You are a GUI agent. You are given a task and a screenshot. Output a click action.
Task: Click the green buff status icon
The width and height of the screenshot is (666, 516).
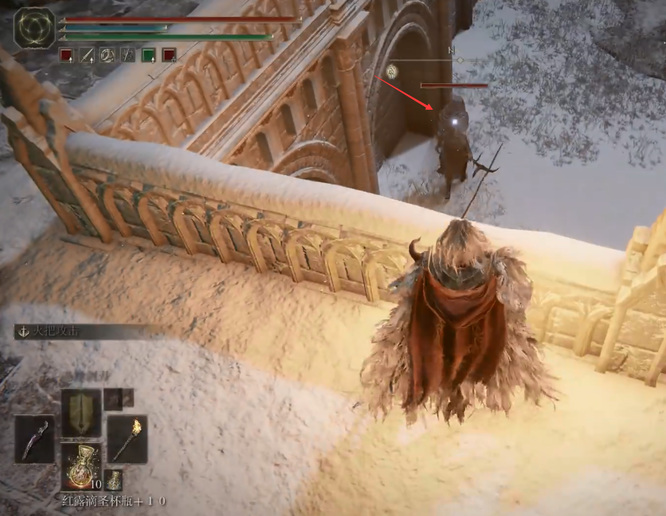148,55
